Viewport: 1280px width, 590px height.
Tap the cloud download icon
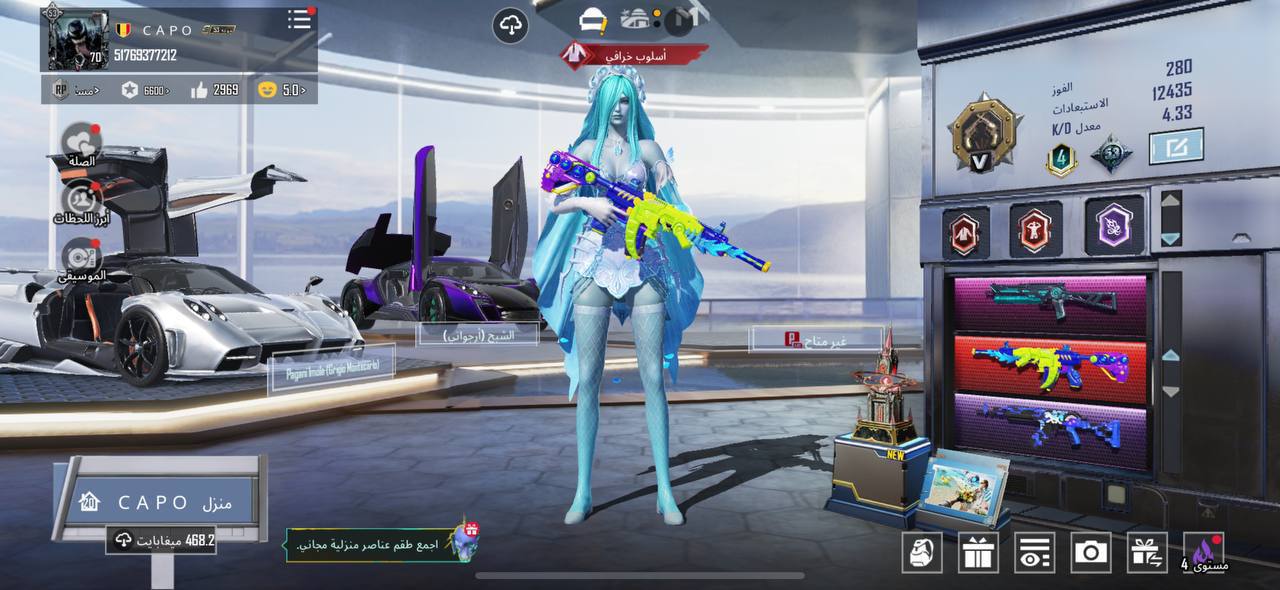point(510,25)
